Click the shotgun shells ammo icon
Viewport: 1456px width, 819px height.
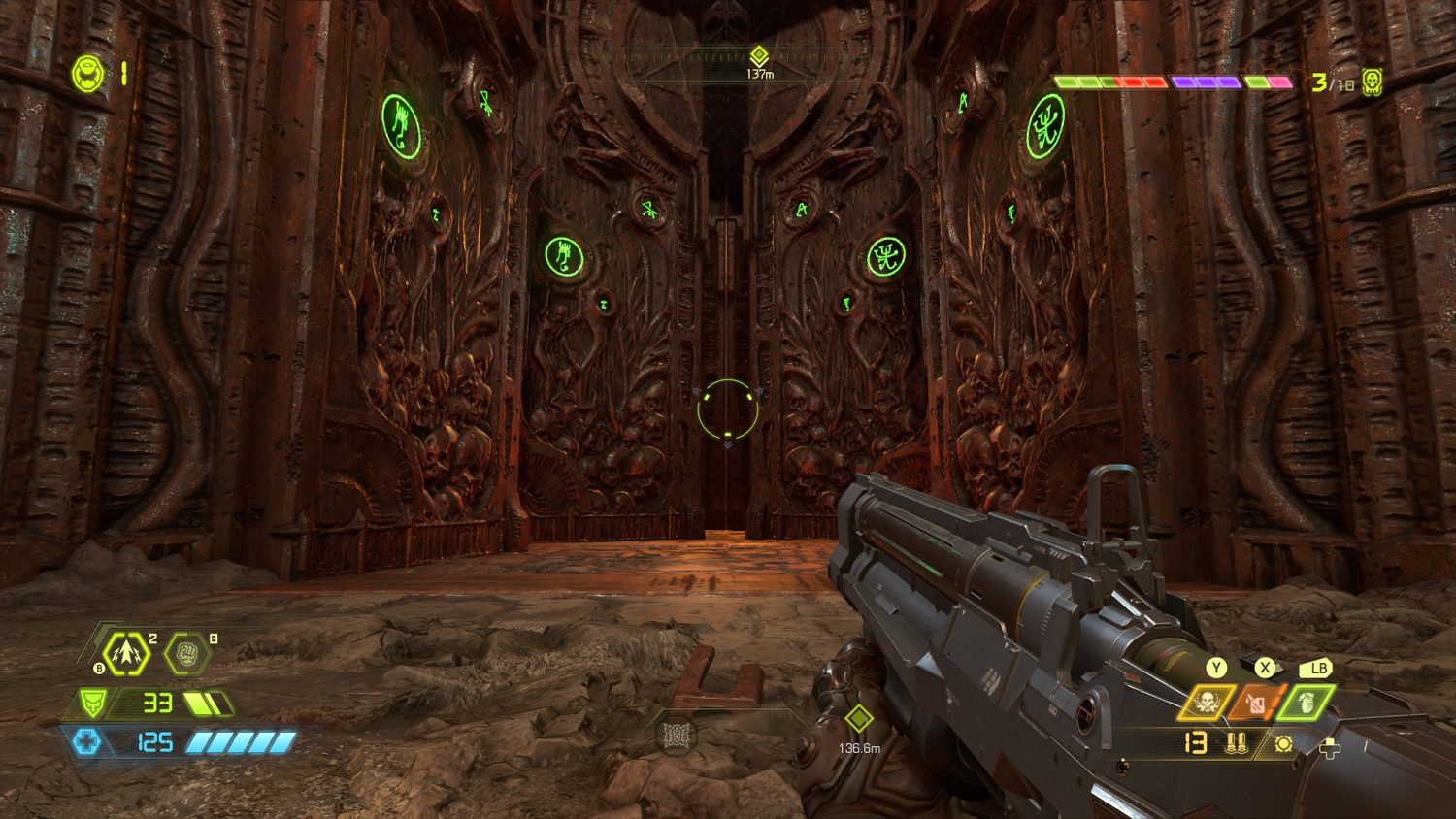[1236, 744]
